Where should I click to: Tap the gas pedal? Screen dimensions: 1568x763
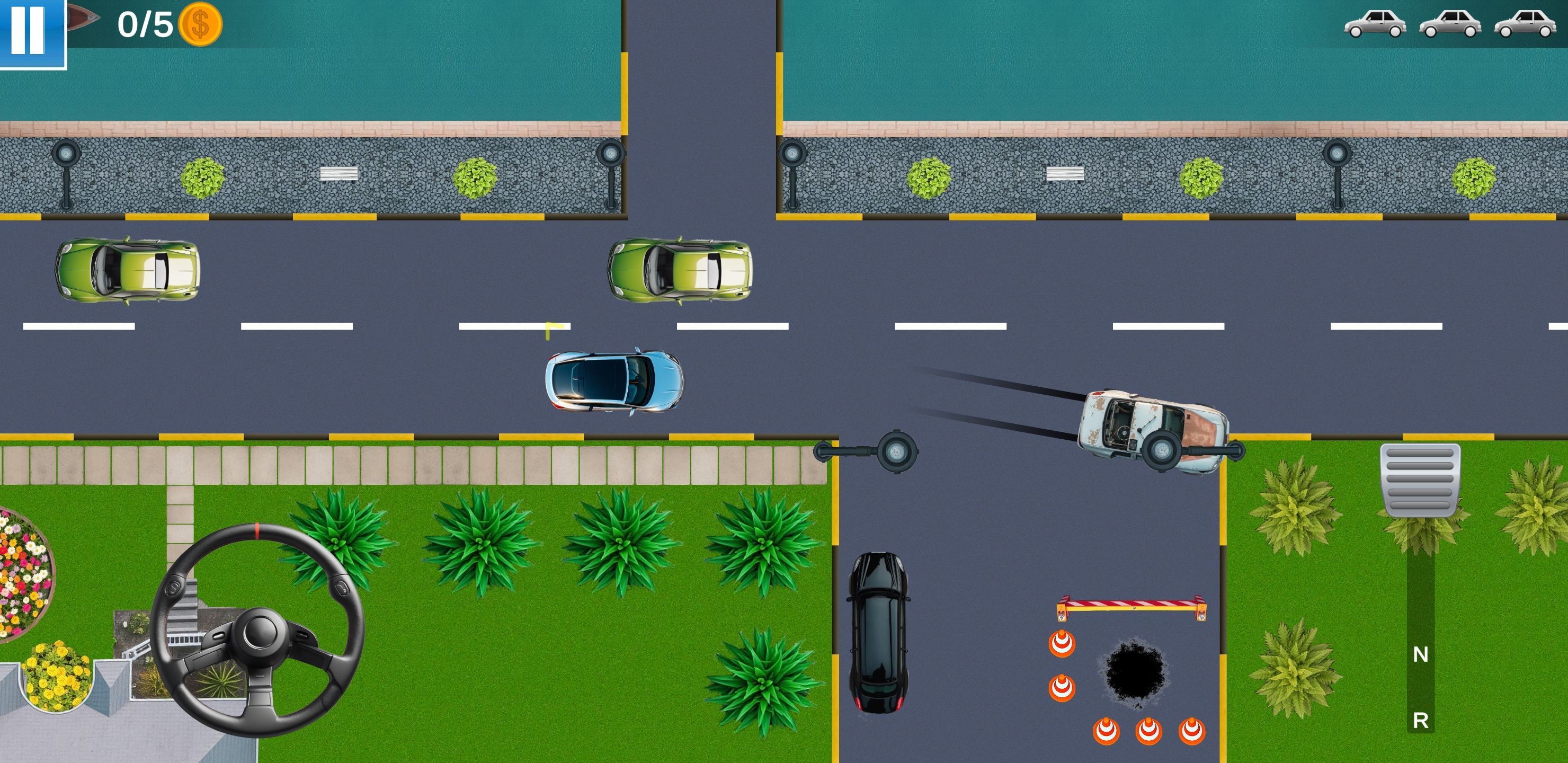[x=1420, y=479]
